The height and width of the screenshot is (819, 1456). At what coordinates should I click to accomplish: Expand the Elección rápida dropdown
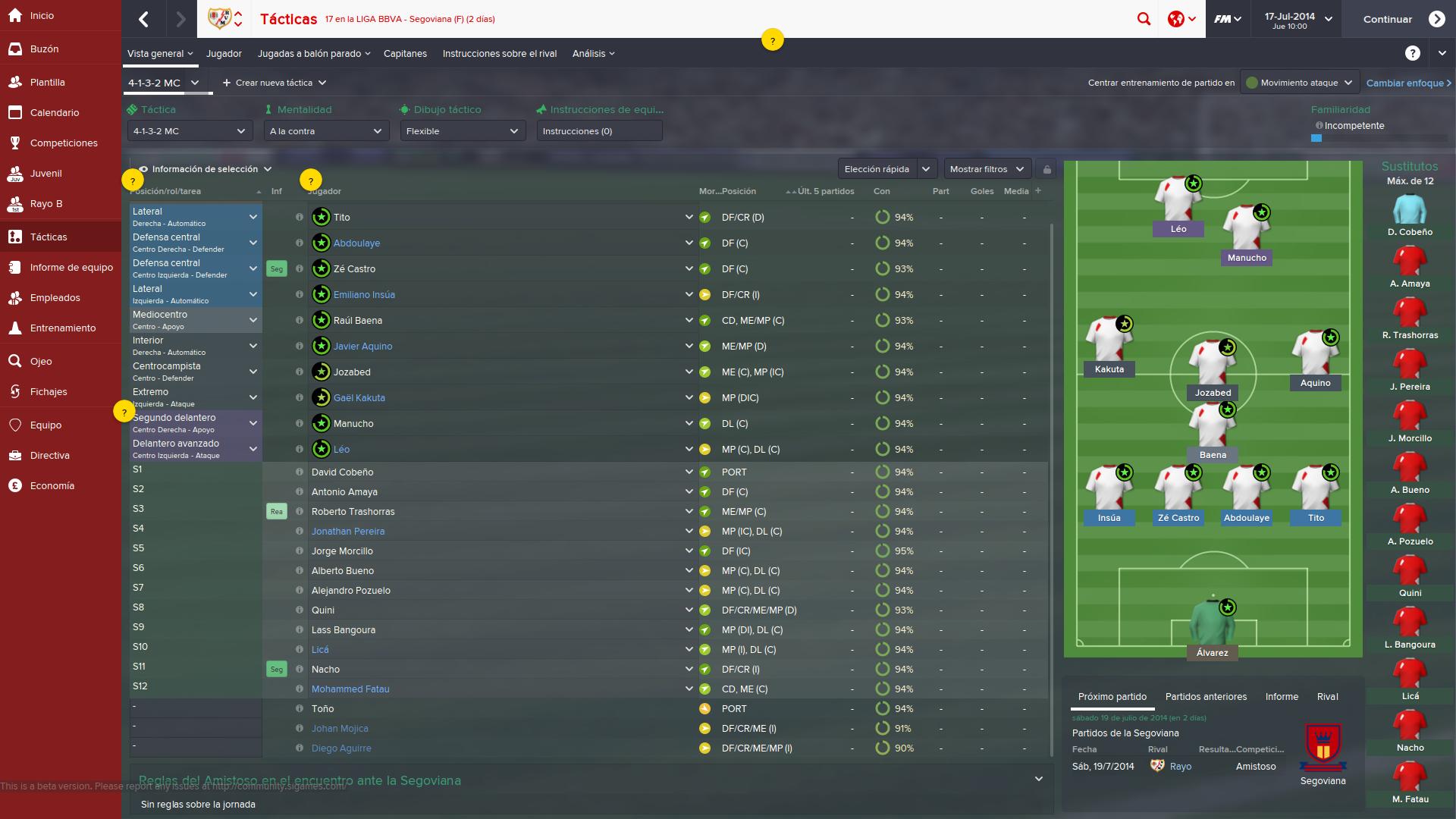(886, 168)
